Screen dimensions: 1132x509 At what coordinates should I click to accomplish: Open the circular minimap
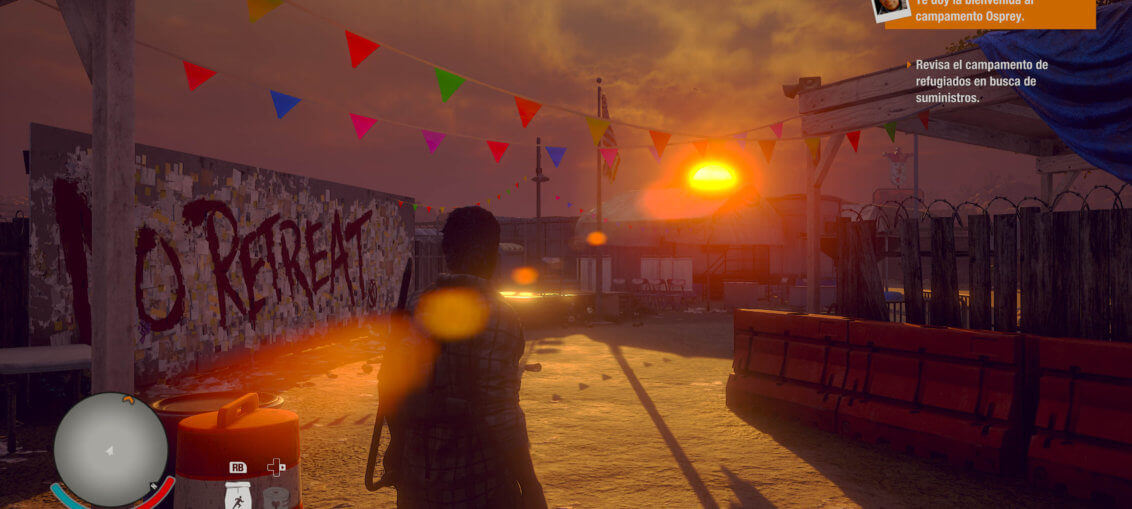click(110, 449)
